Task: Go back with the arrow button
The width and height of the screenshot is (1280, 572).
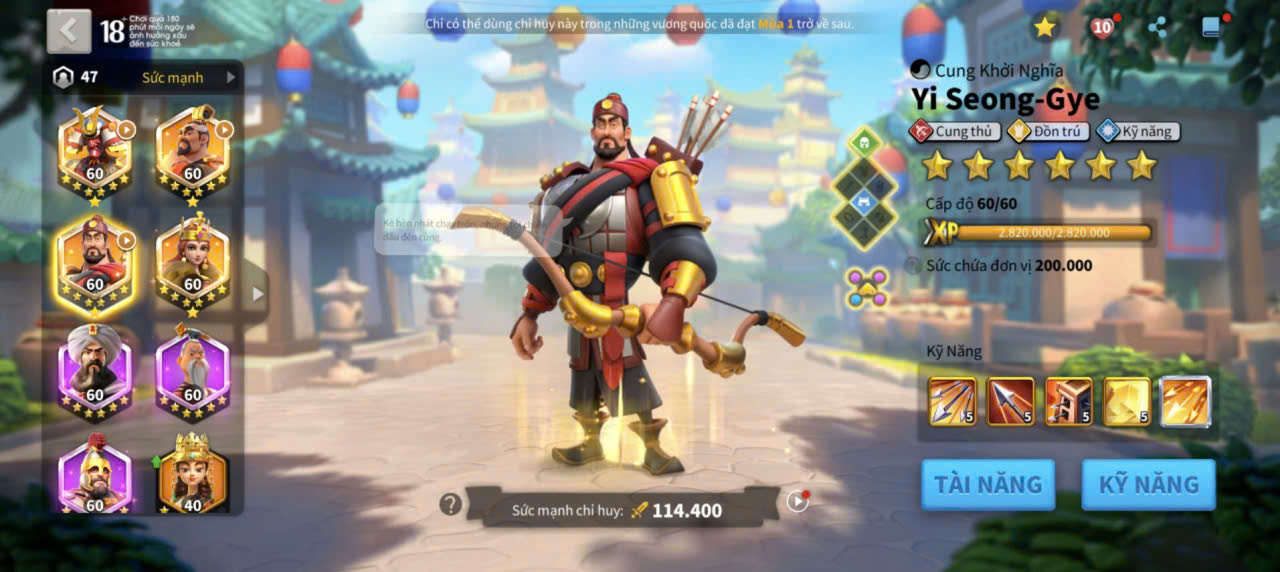Action: pos(68,31)
